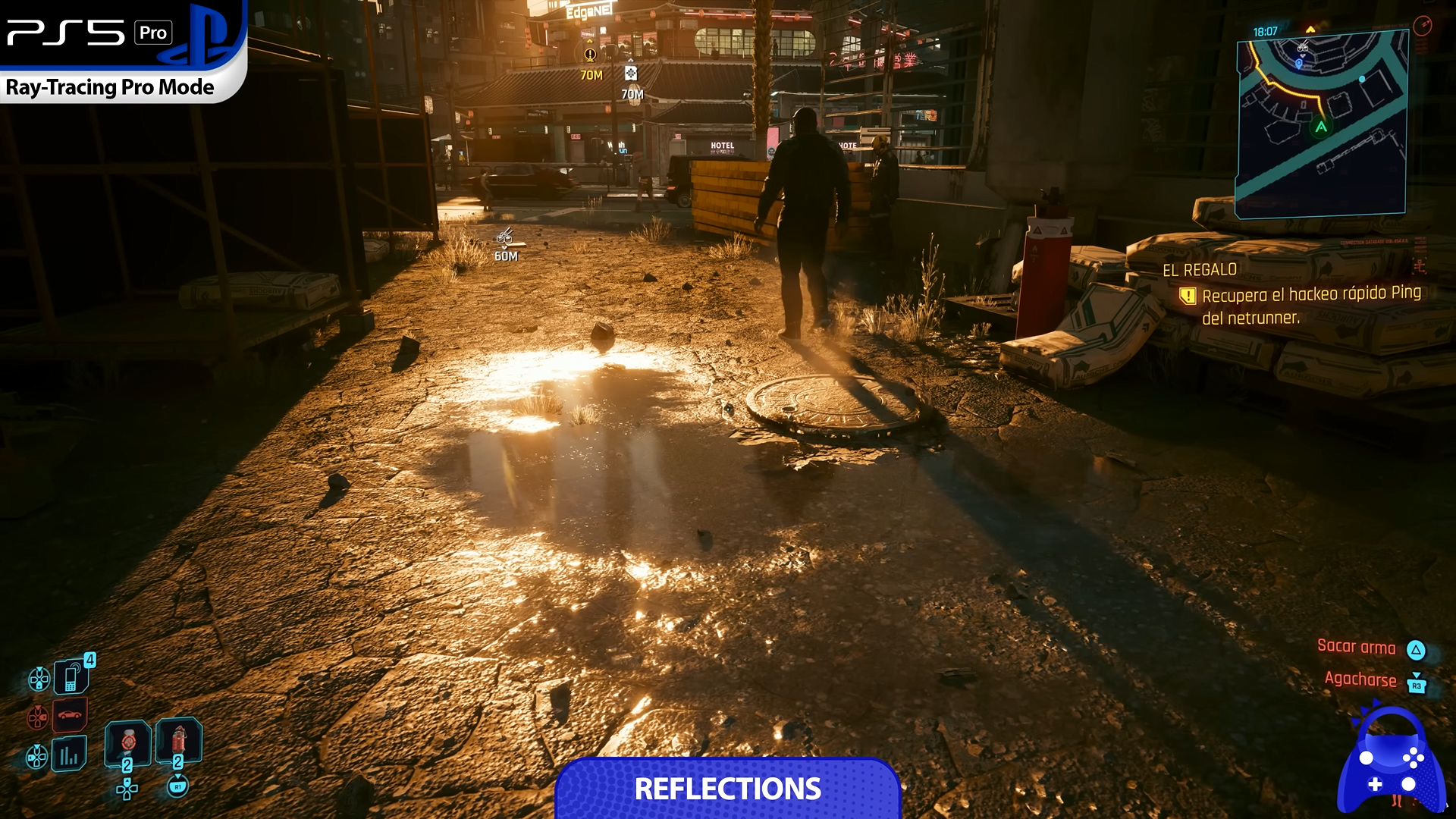This screenshot has height=819, width=1456.
Task: Click the white waypoint icon above 70M
Action: click(x=631, y=74)
